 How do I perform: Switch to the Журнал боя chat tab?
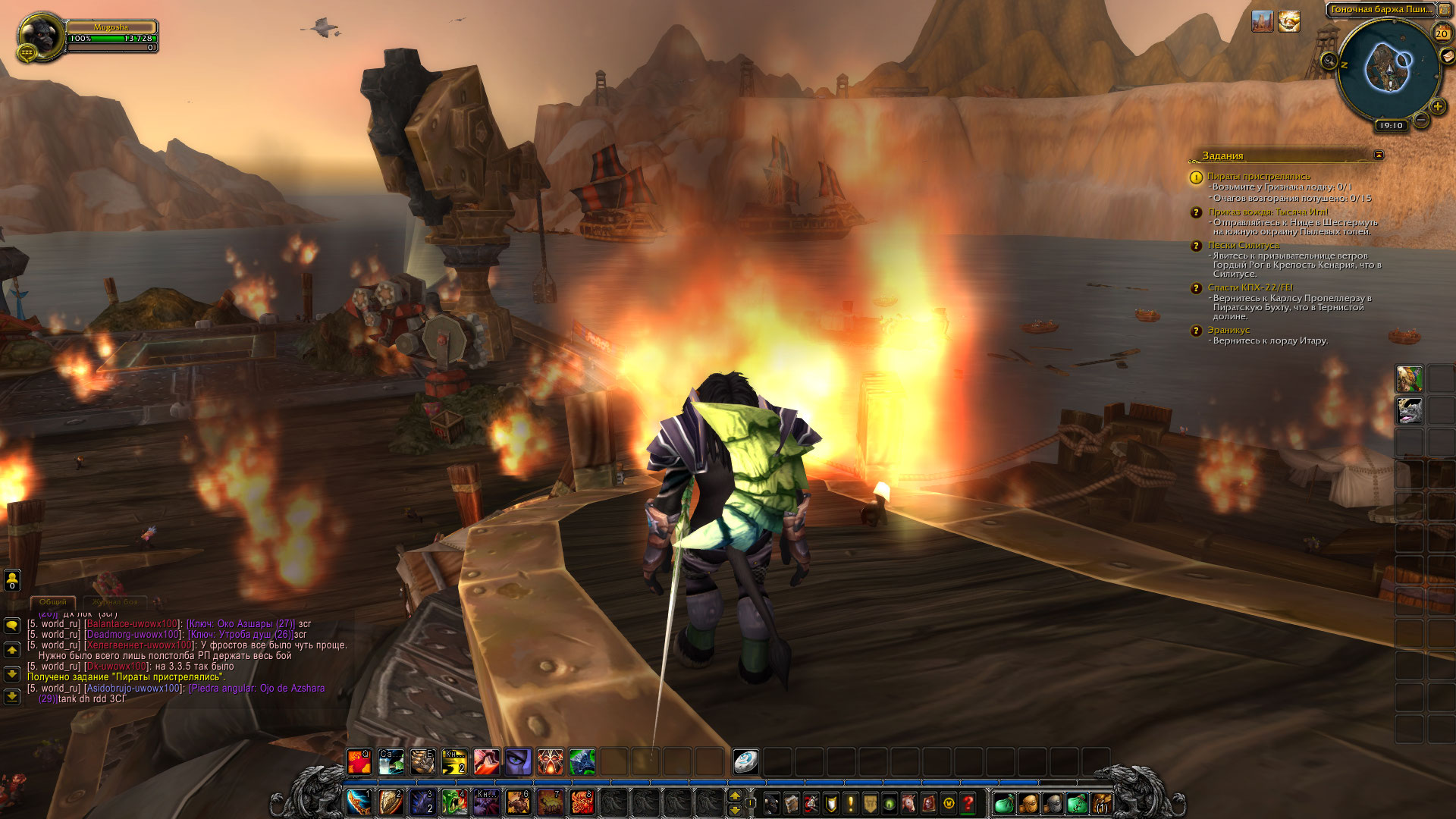[115, 602]
